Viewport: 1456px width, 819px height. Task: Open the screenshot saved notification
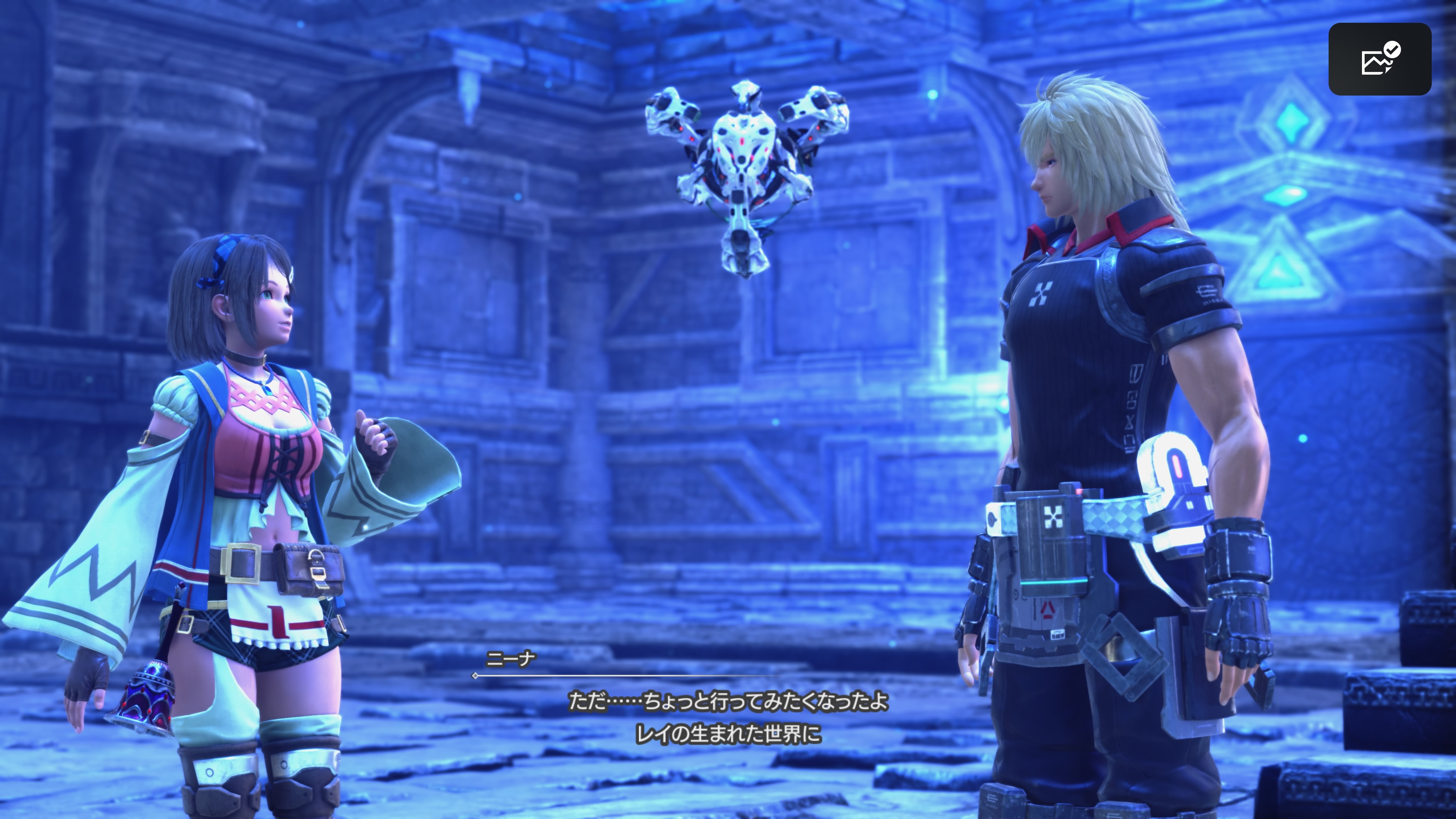[x=1379, y=60]
